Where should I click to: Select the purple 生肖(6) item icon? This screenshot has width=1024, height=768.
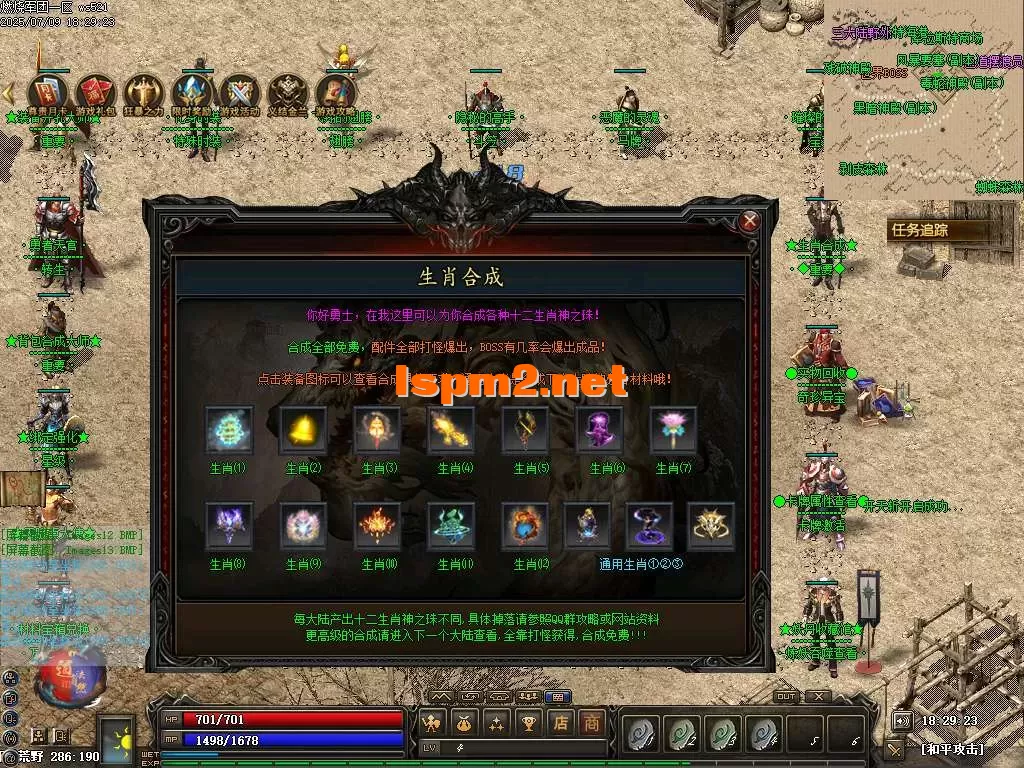599,430
